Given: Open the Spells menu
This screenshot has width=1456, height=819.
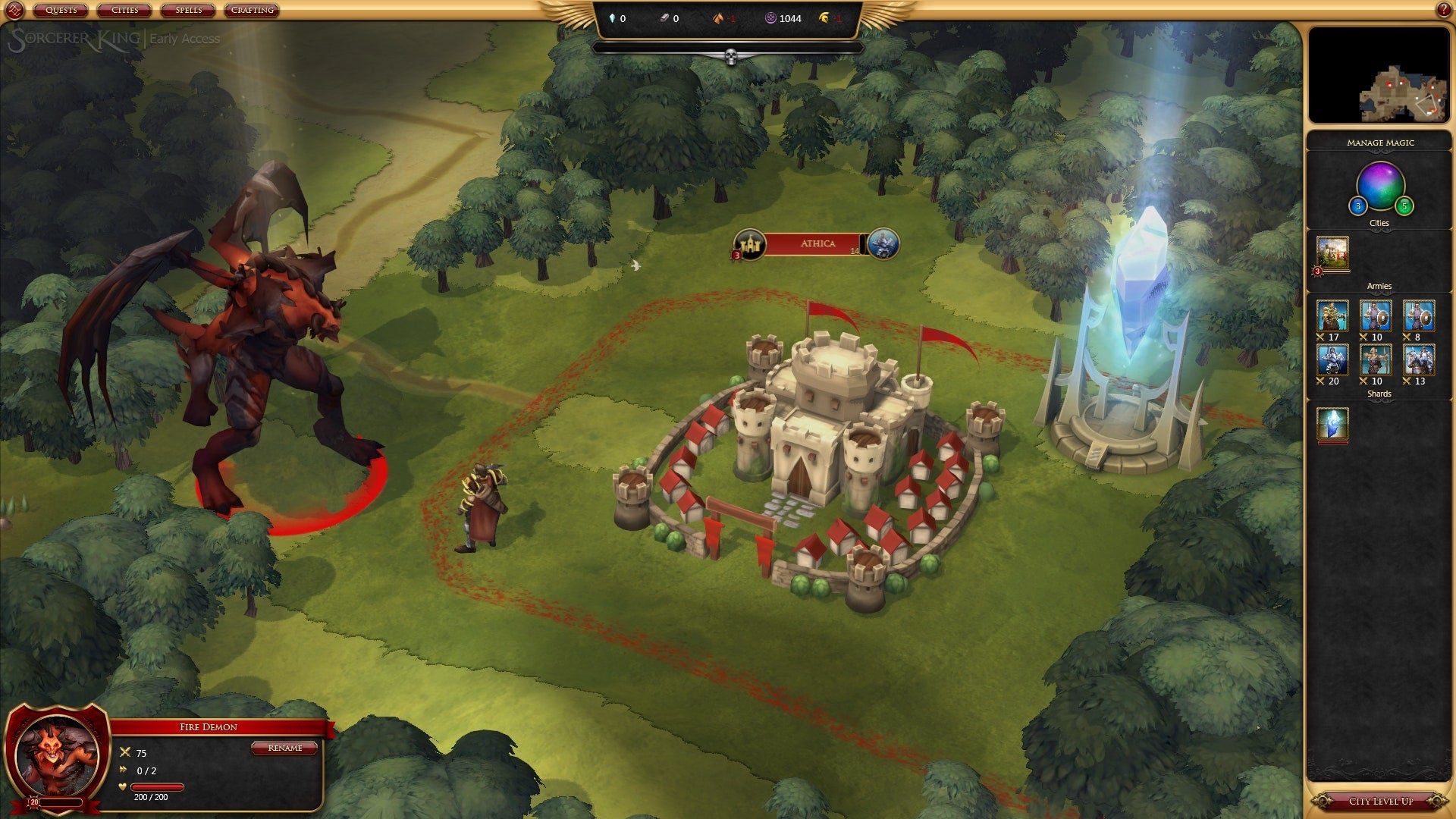Looking at the screenshot, I should pos(188,11).
